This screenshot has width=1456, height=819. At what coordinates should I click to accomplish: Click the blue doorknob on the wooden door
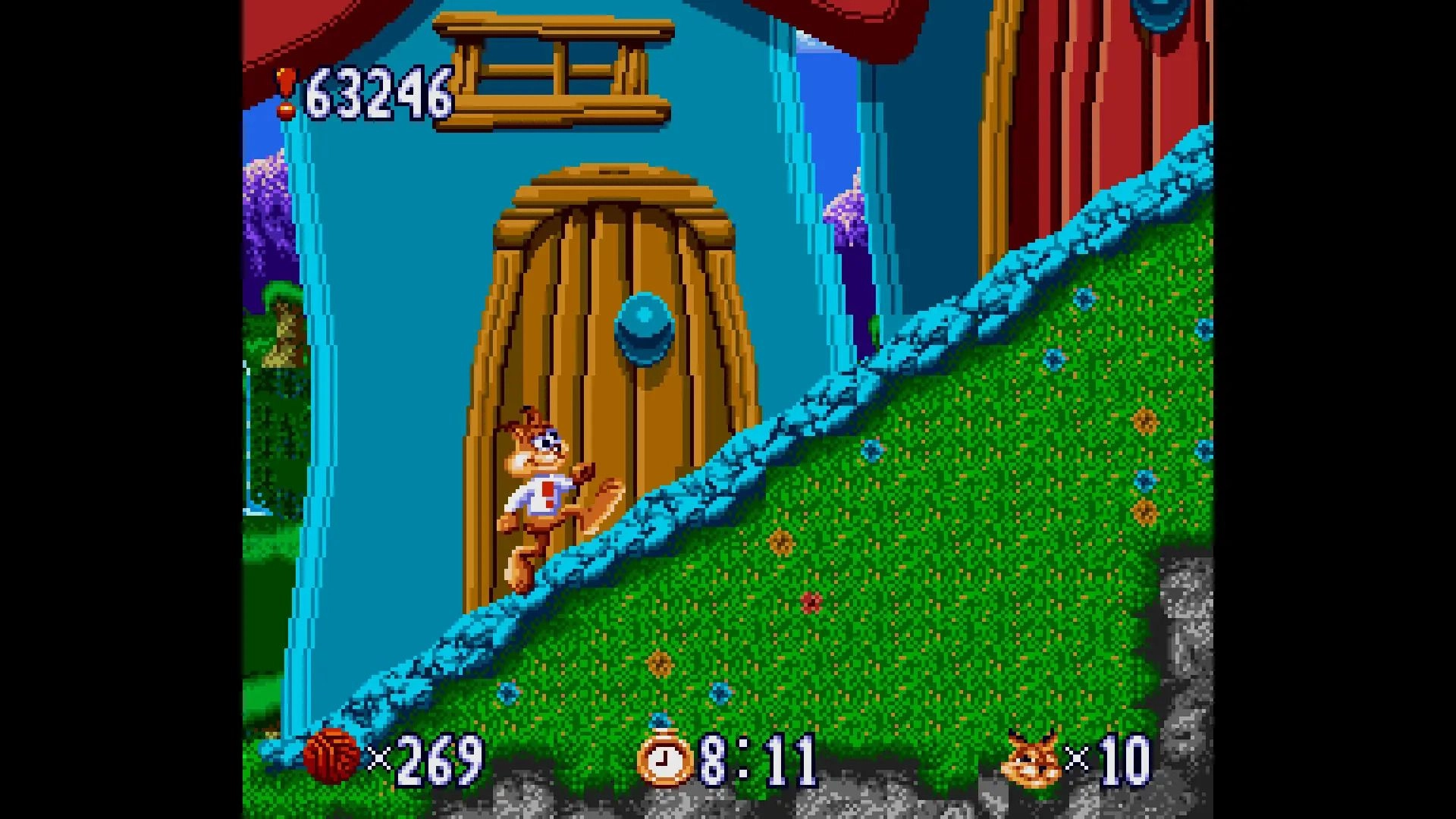[645, 326]
